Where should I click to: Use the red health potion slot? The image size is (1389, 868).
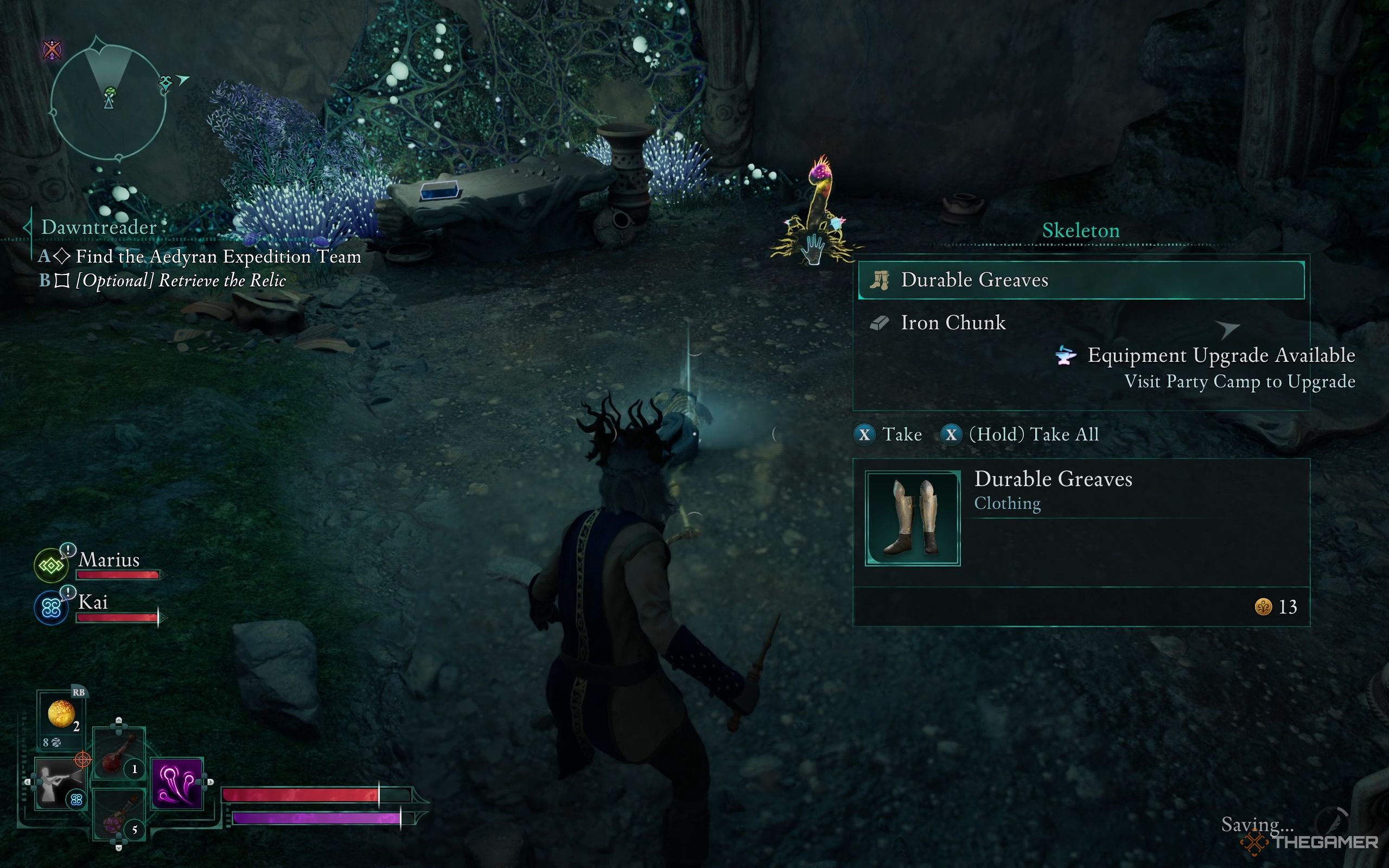[x=118, y=754]
